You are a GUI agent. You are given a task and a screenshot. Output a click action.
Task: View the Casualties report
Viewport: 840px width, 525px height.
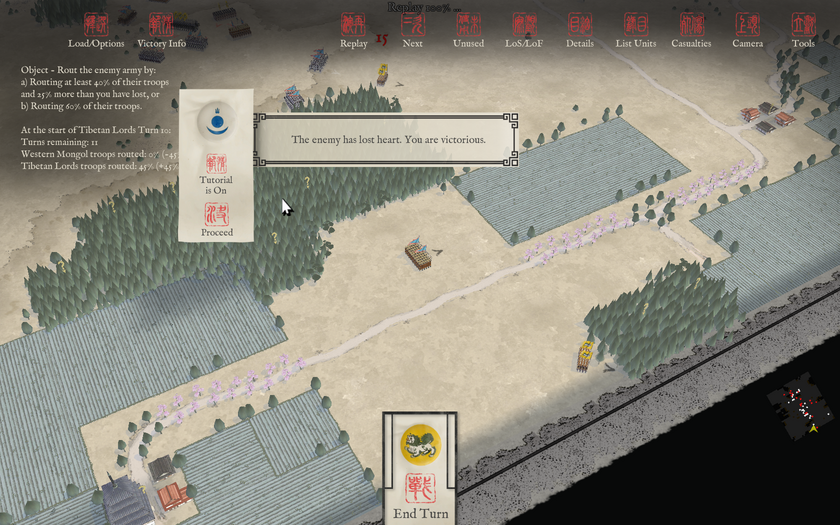pyautogui.click(x=691, y=30)
